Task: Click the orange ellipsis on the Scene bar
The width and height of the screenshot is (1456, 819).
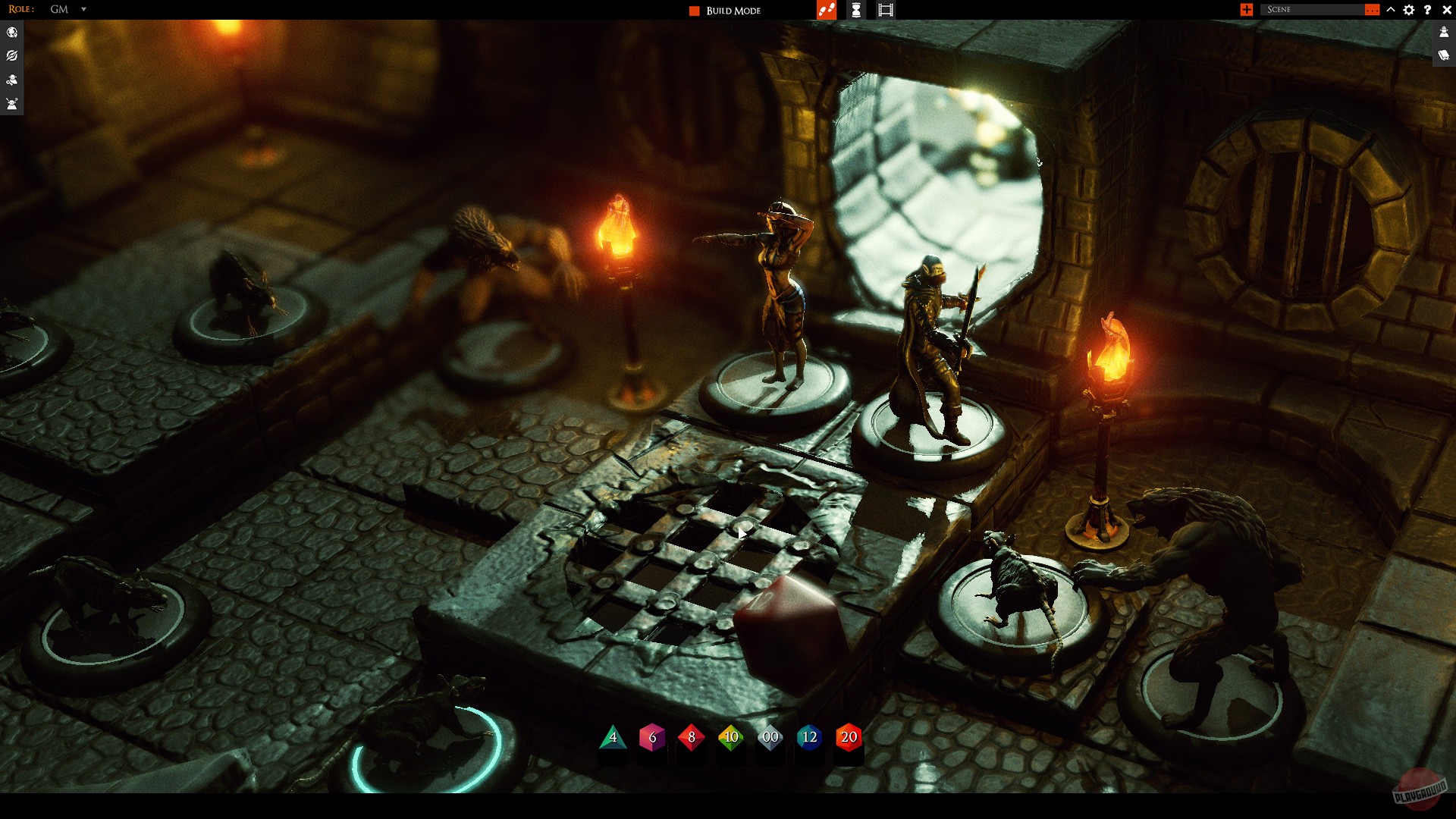Action: (1374, 10)
